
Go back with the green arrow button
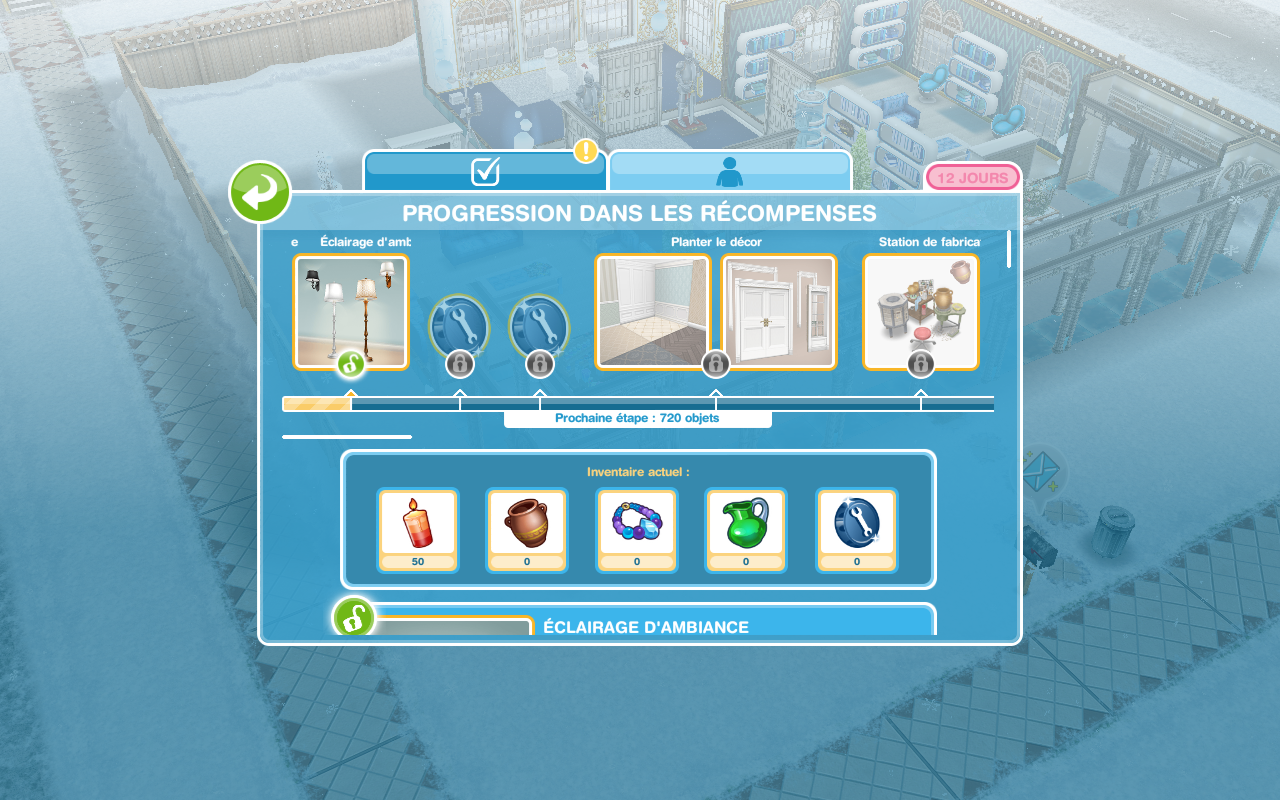[x=260, y=192]
